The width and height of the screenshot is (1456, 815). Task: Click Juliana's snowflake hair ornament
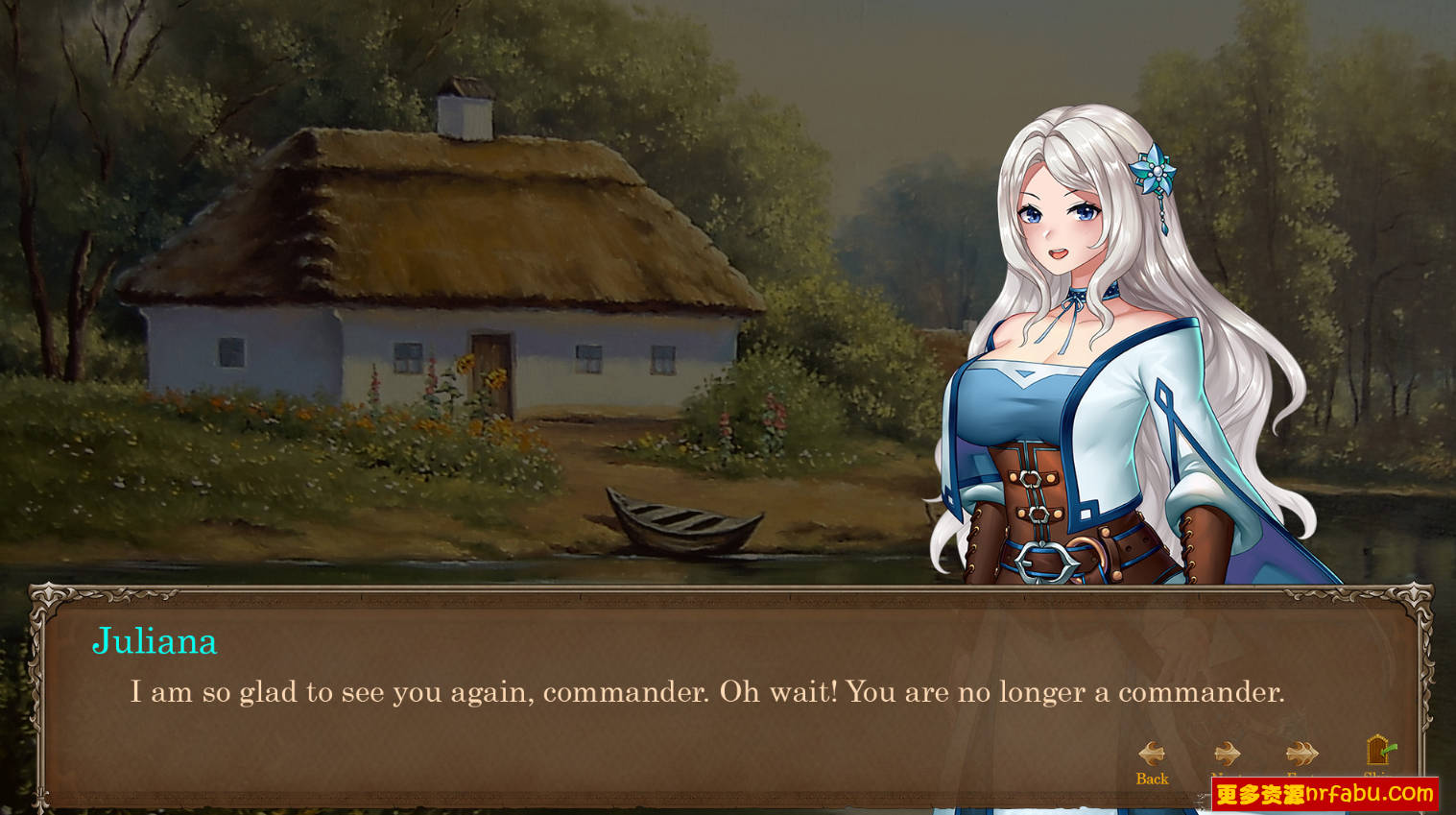[1157, 173]
